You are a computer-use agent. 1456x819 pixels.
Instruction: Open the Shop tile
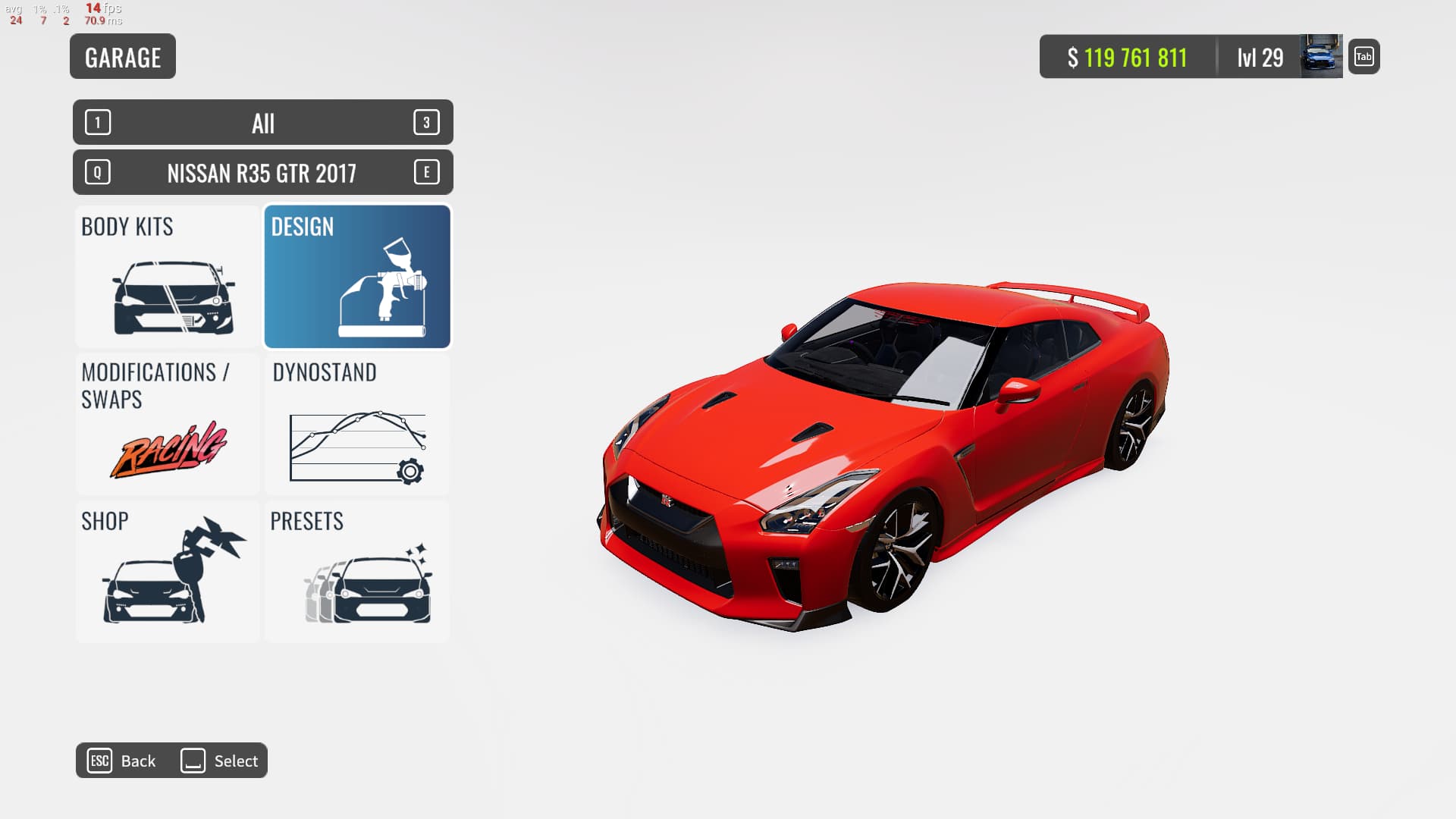(168, 571)
